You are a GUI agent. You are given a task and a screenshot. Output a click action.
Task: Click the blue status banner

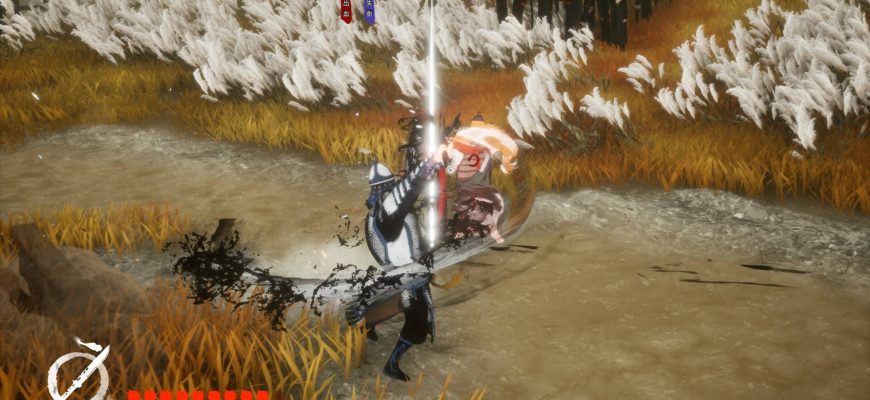coord(369,11)
